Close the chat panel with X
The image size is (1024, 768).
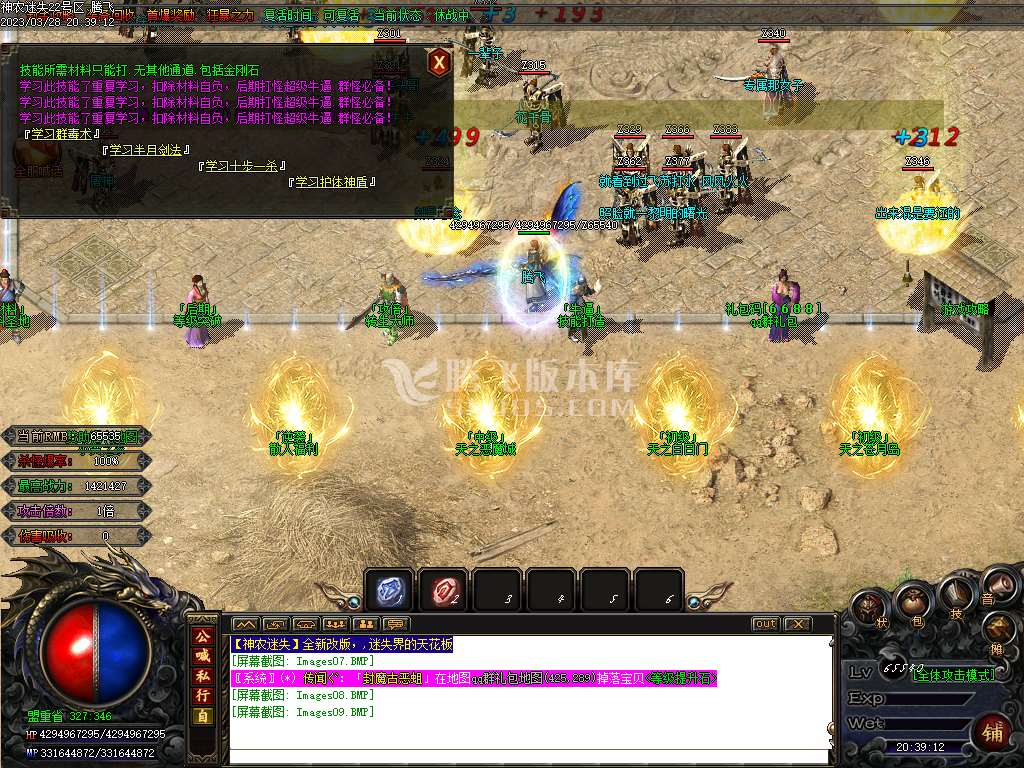point(796,624)
